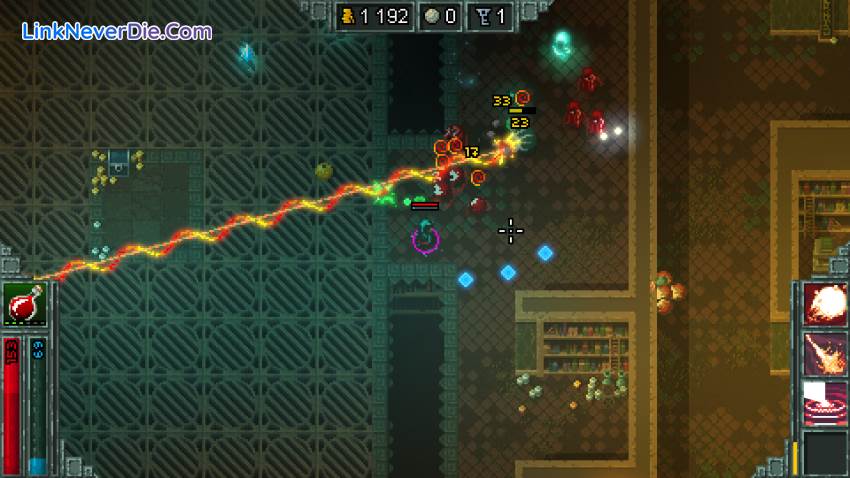Activate the fireball ability icon

(825, 304)
